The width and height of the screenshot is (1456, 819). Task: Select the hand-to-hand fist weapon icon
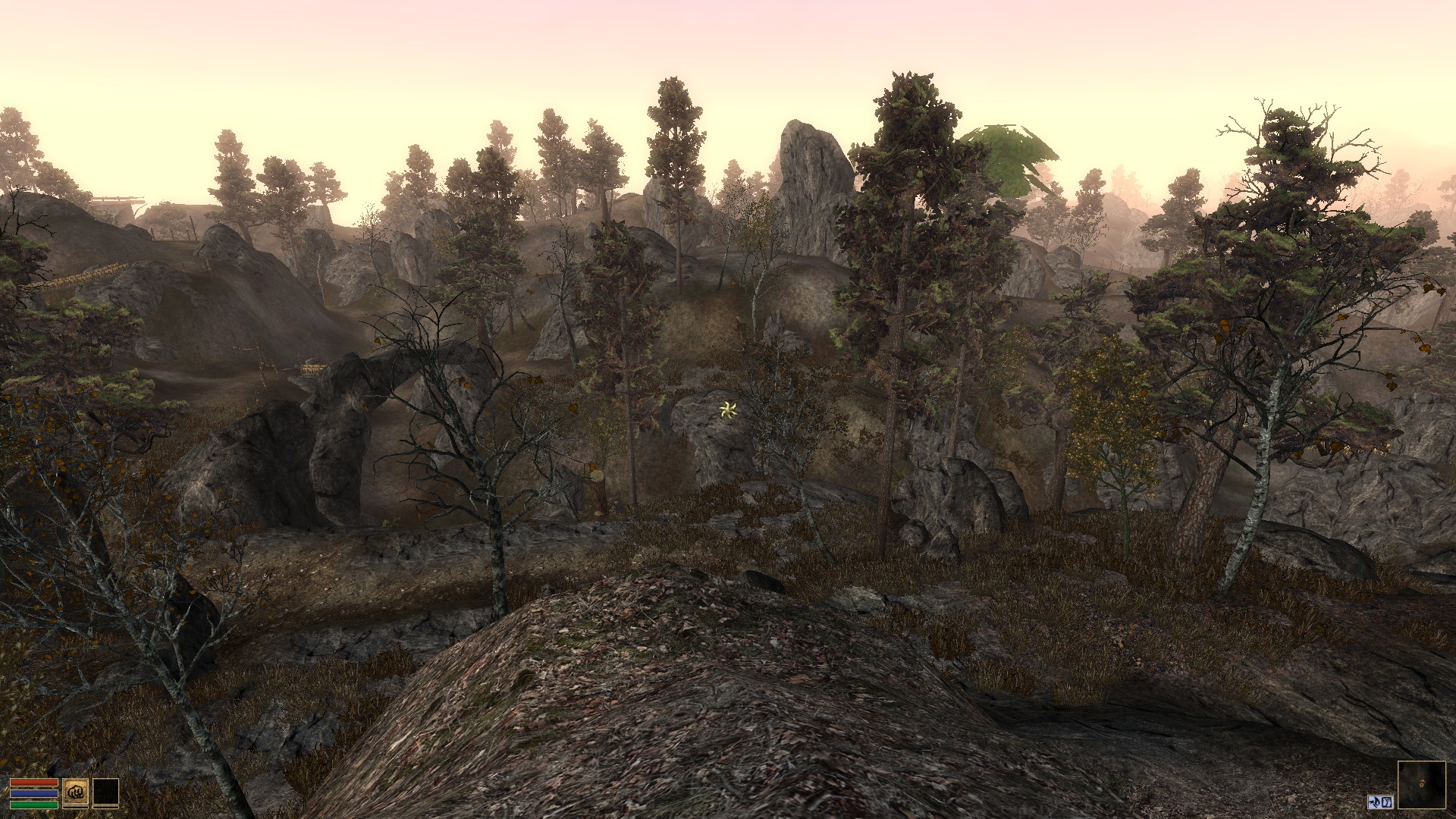coord(76,792)
